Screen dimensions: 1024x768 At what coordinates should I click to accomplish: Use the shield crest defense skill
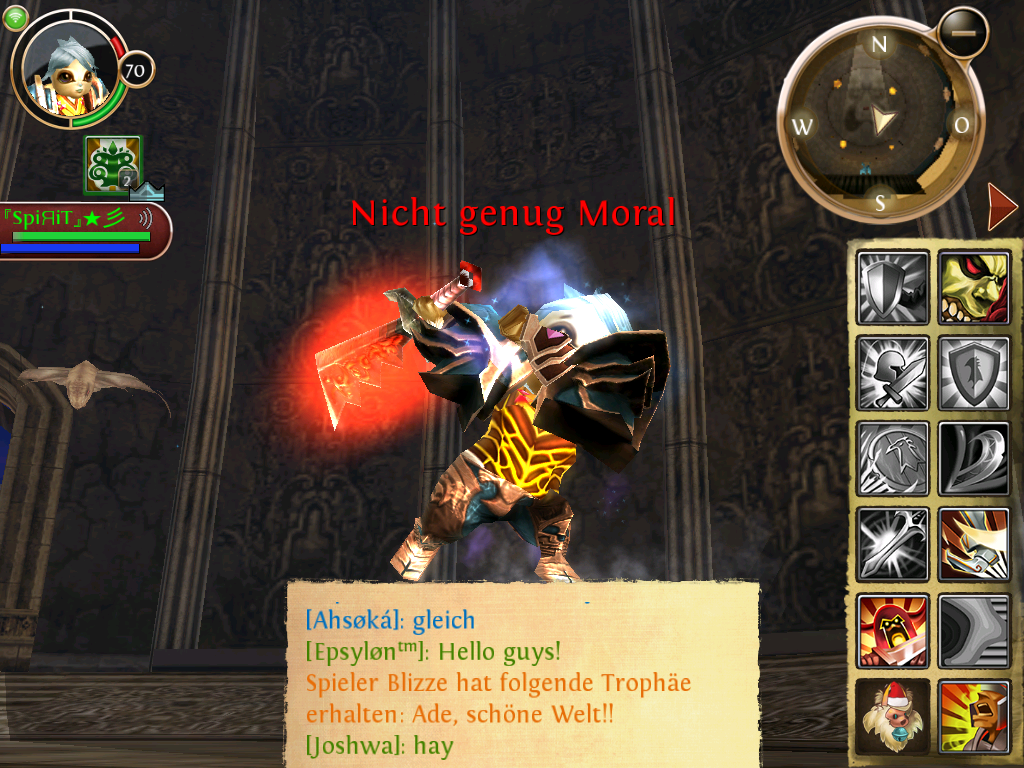973,373
